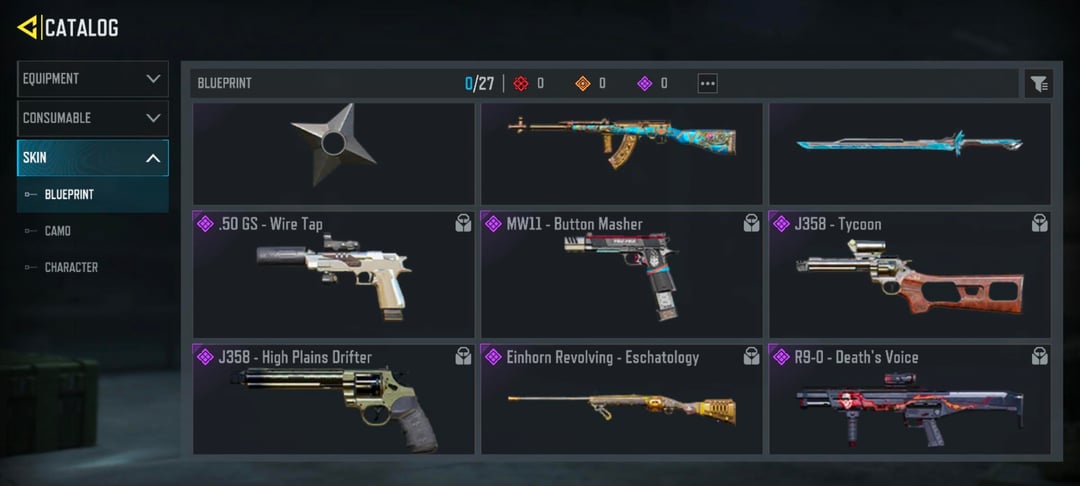1080x486 pixels.
Task: Open the Character subcategory
Action: pos(71,268)
